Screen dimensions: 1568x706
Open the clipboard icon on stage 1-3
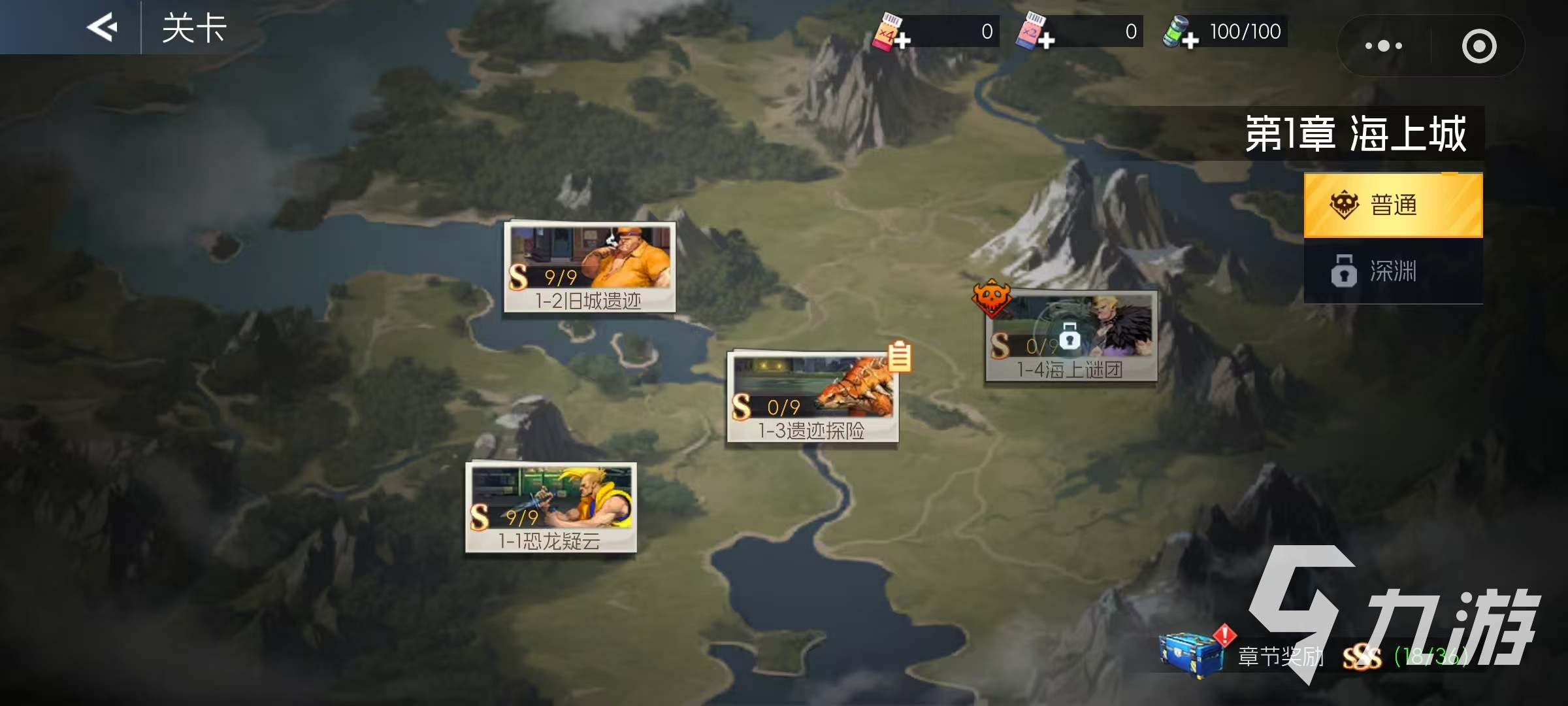900,357
